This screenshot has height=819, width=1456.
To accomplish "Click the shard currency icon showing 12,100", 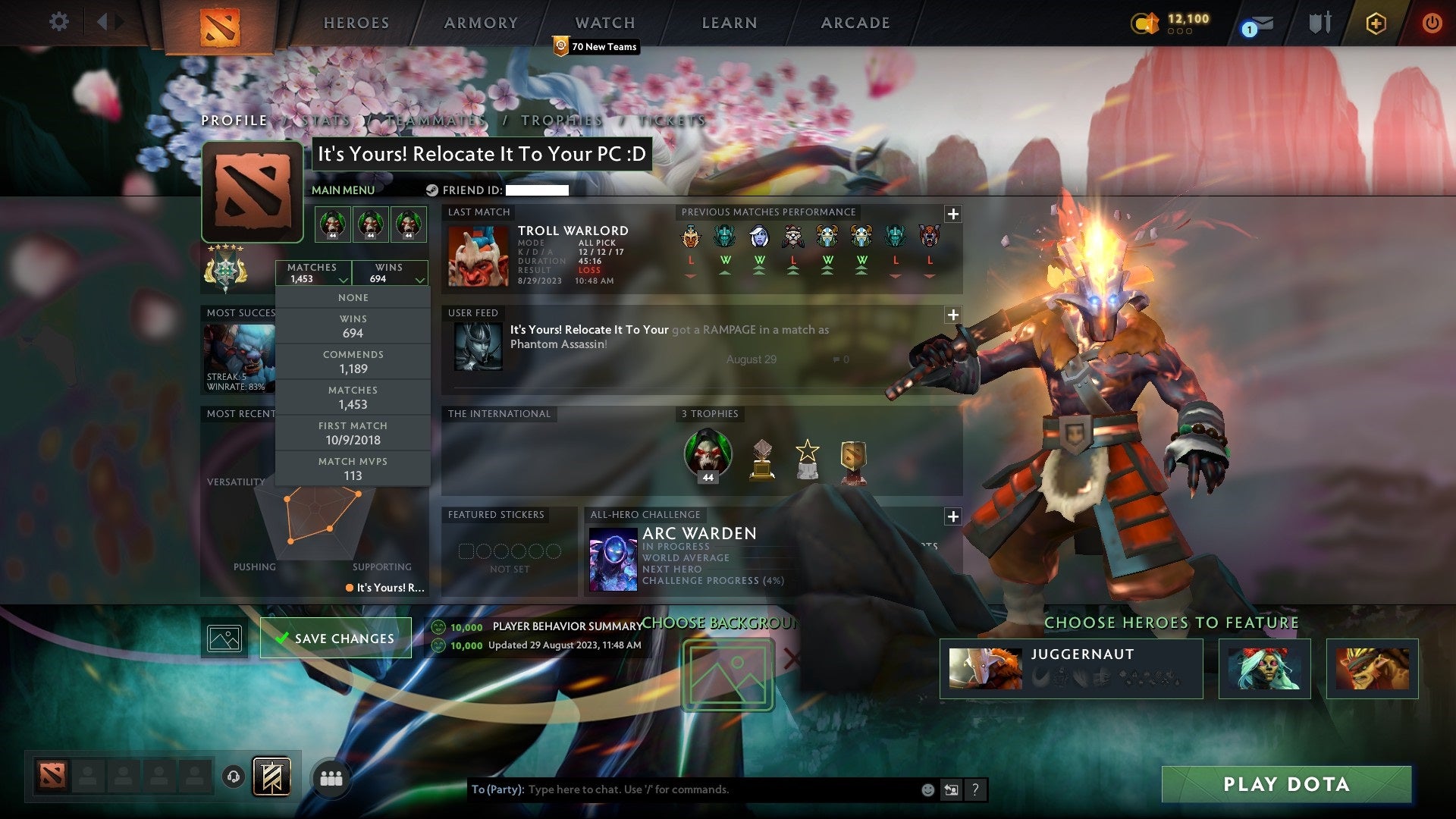I will point(1147,23).
